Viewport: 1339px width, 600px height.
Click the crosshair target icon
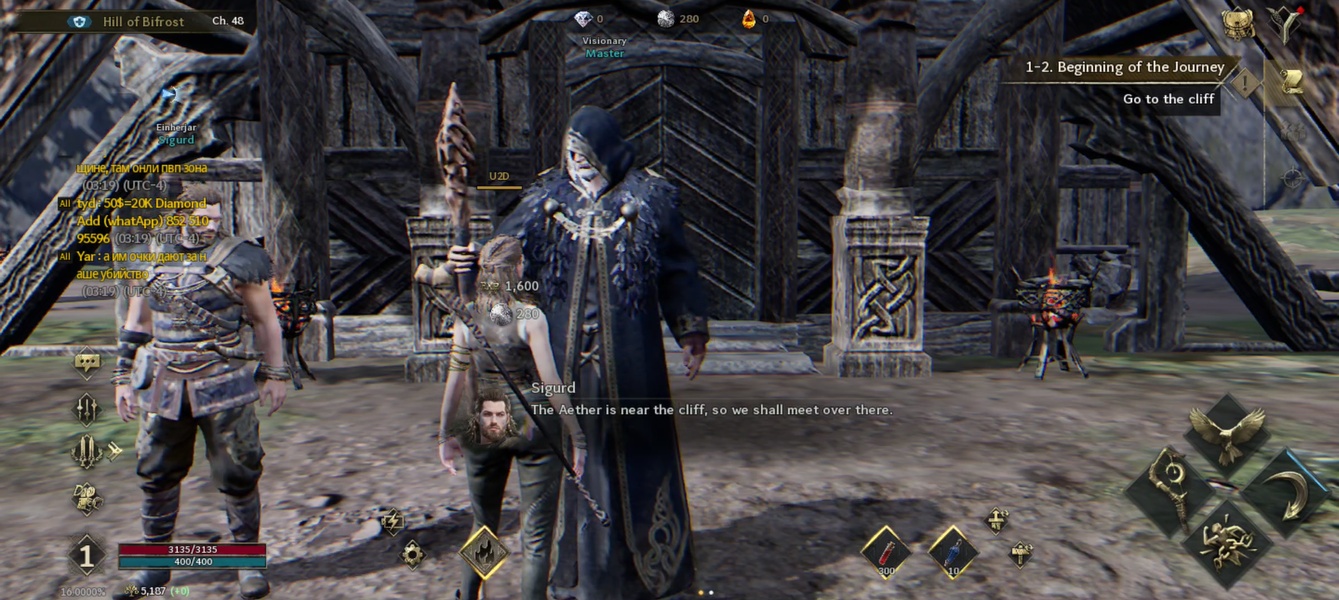pos(1293,178)
